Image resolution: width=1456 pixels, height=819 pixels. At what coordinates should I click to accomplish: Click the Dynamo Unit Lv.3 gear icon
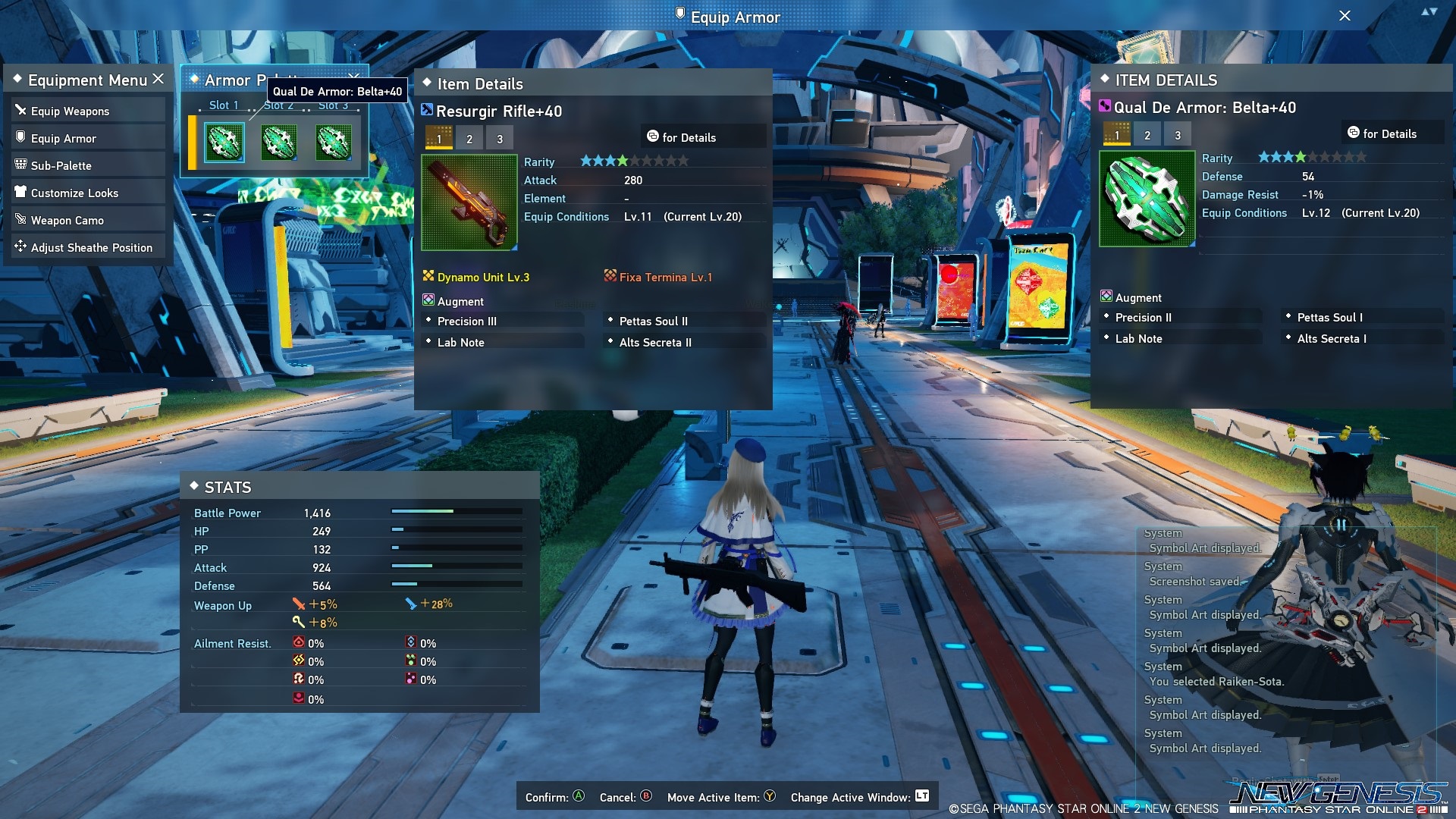pyautogui.click(x=428, y=277)
